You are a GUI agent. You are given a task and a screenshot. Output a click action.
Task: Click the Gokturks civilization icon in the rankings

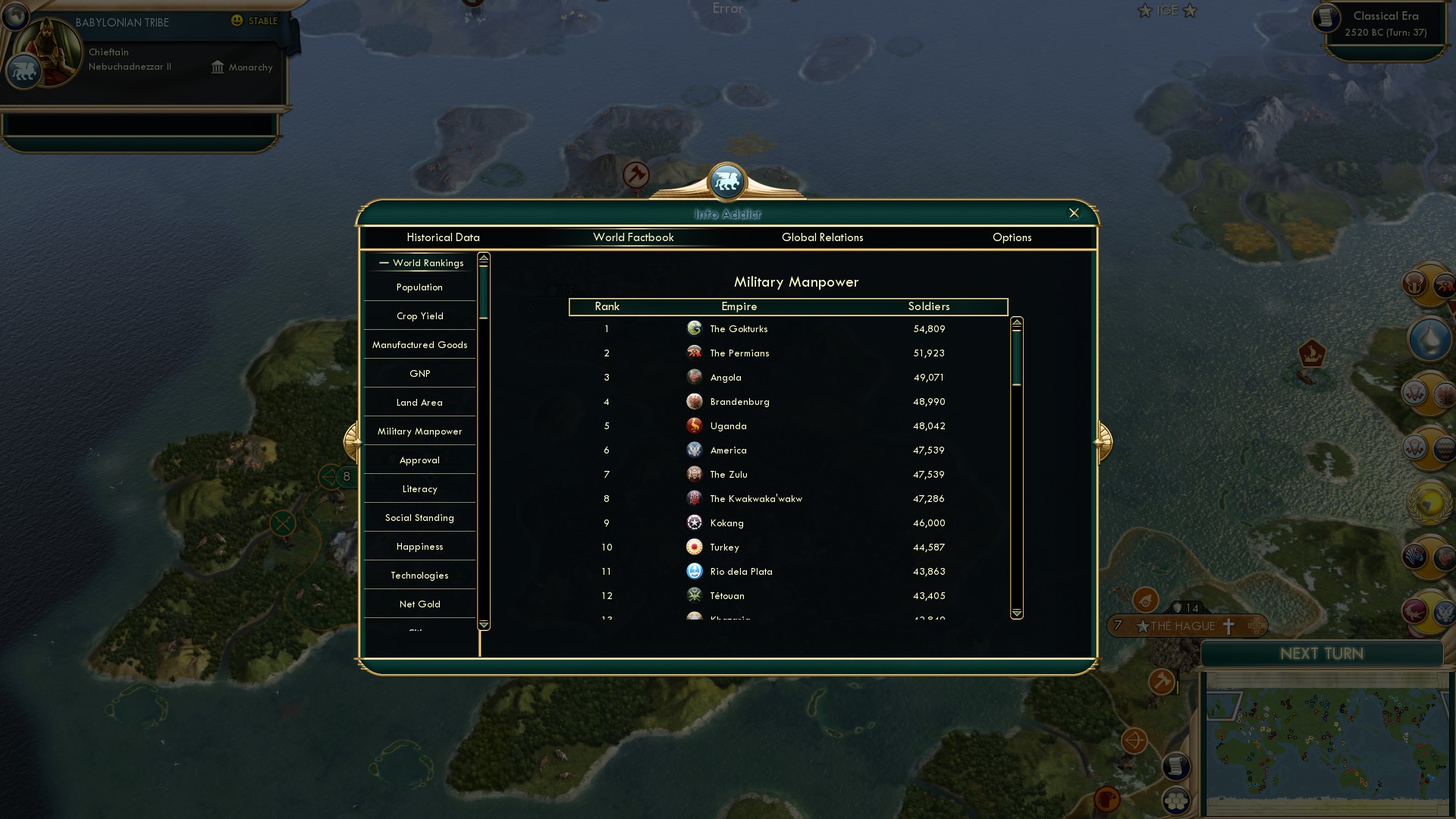pos(695,328)
